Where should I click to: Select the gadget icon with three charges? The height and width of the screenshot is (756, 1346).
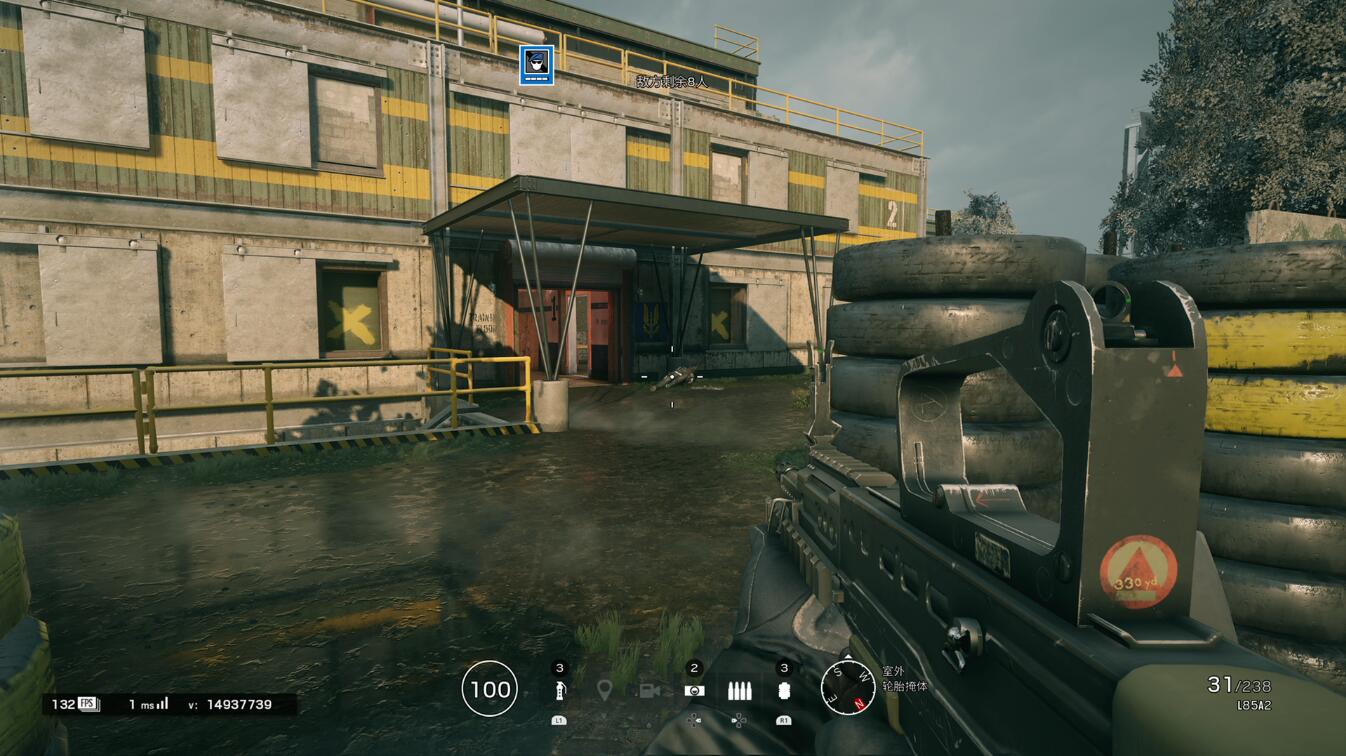[784, 690]
